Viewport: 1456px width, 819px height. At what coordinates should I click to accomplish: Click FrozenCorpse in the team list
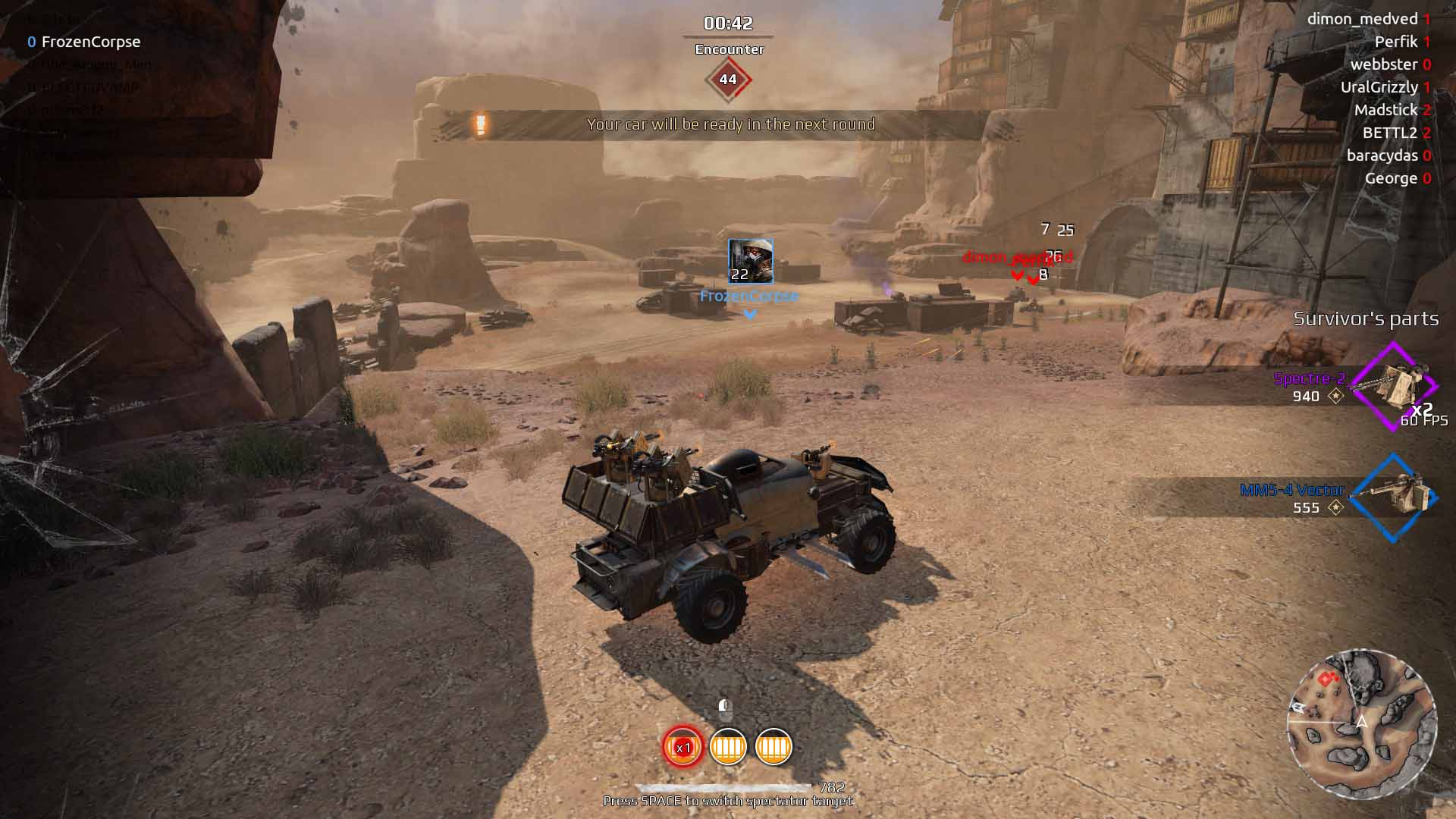click(x=90, y=42)
